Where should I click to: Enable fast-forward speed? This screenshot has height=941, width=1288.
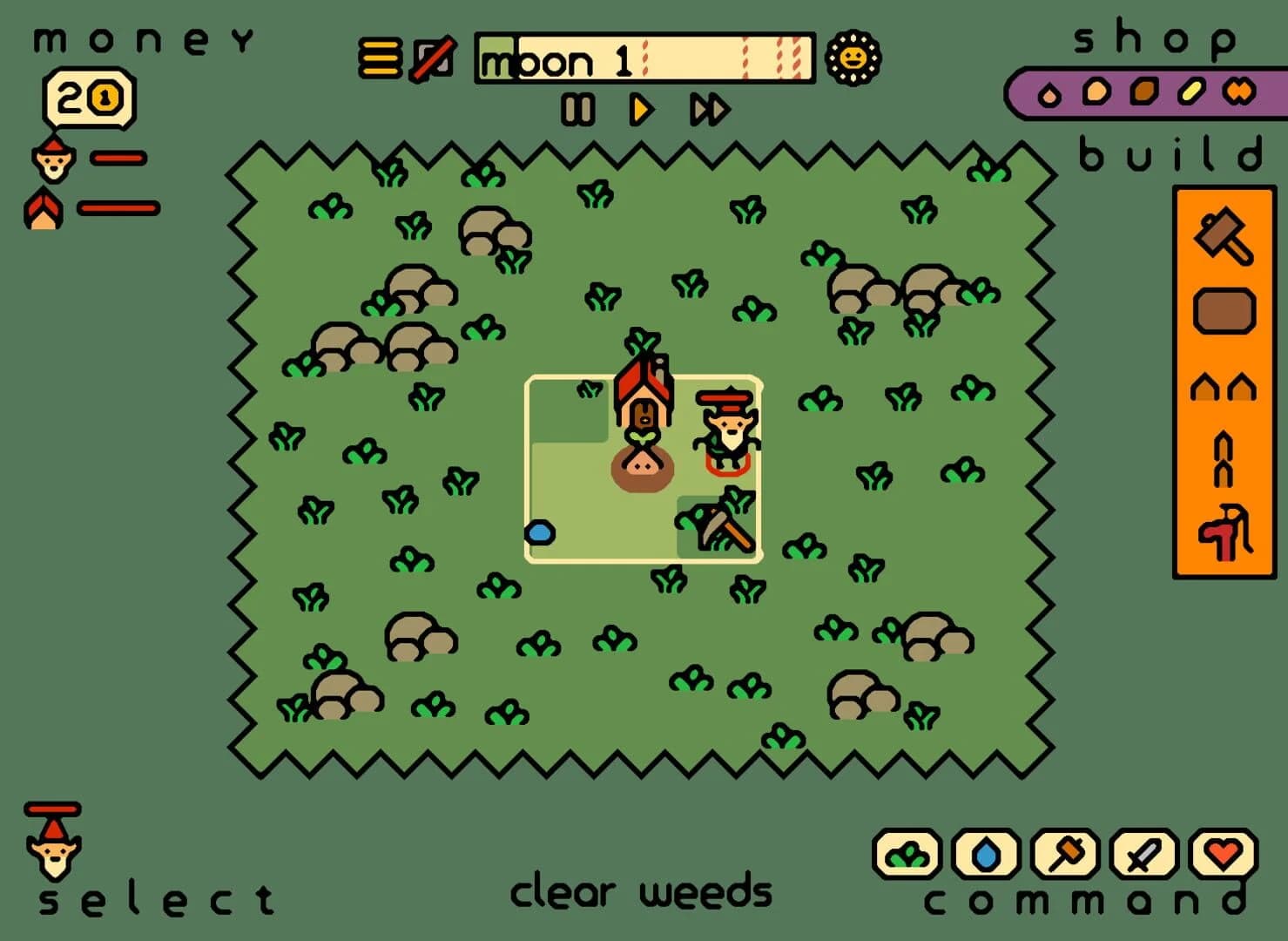[x=707, y=110]
